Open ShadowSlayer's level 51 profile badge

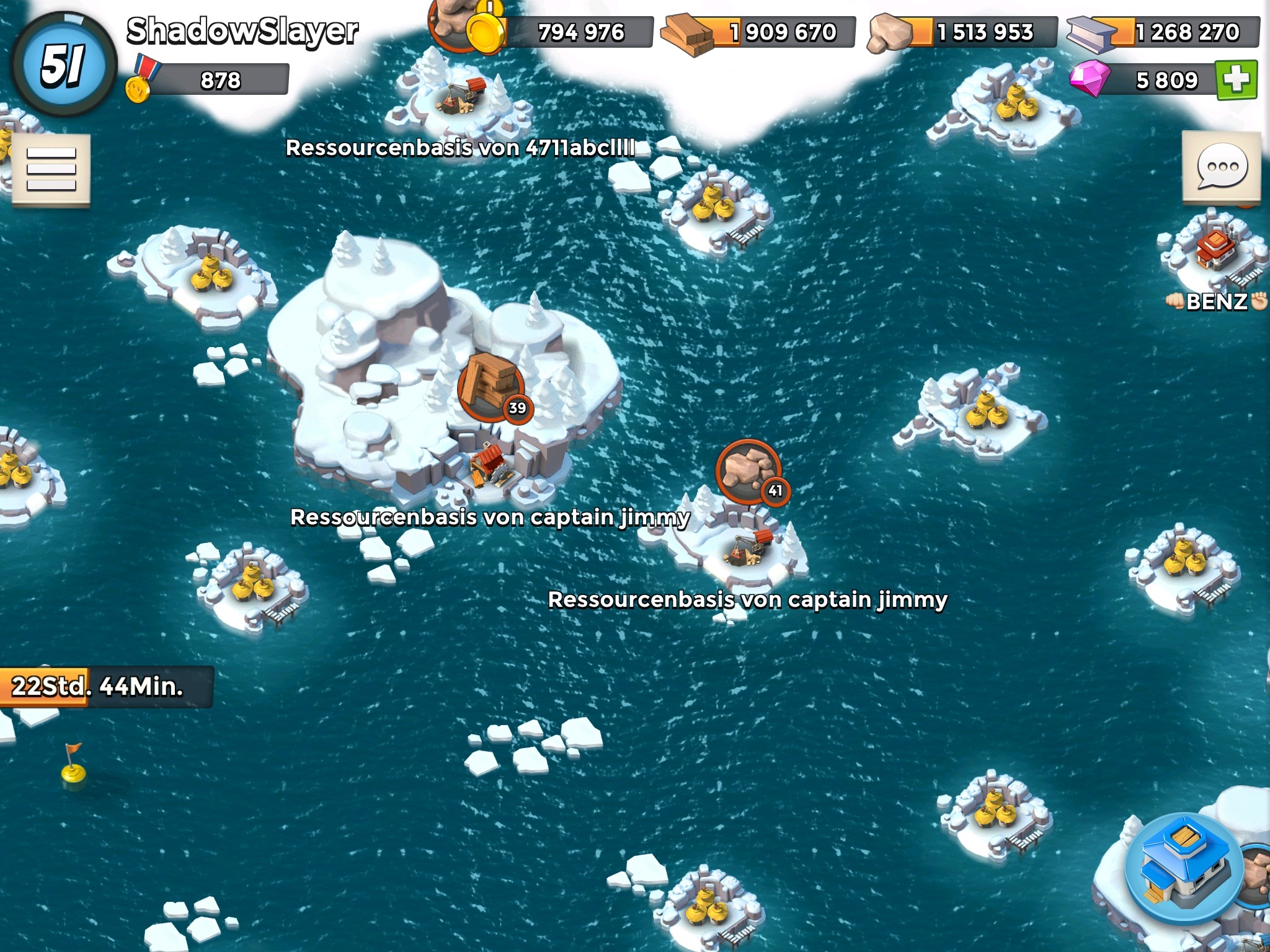pos(63,64)
